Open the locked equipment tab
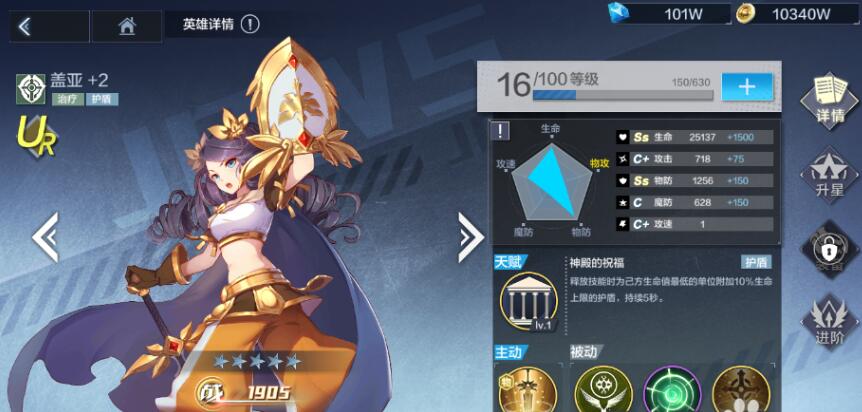 (x=829, y=246)
